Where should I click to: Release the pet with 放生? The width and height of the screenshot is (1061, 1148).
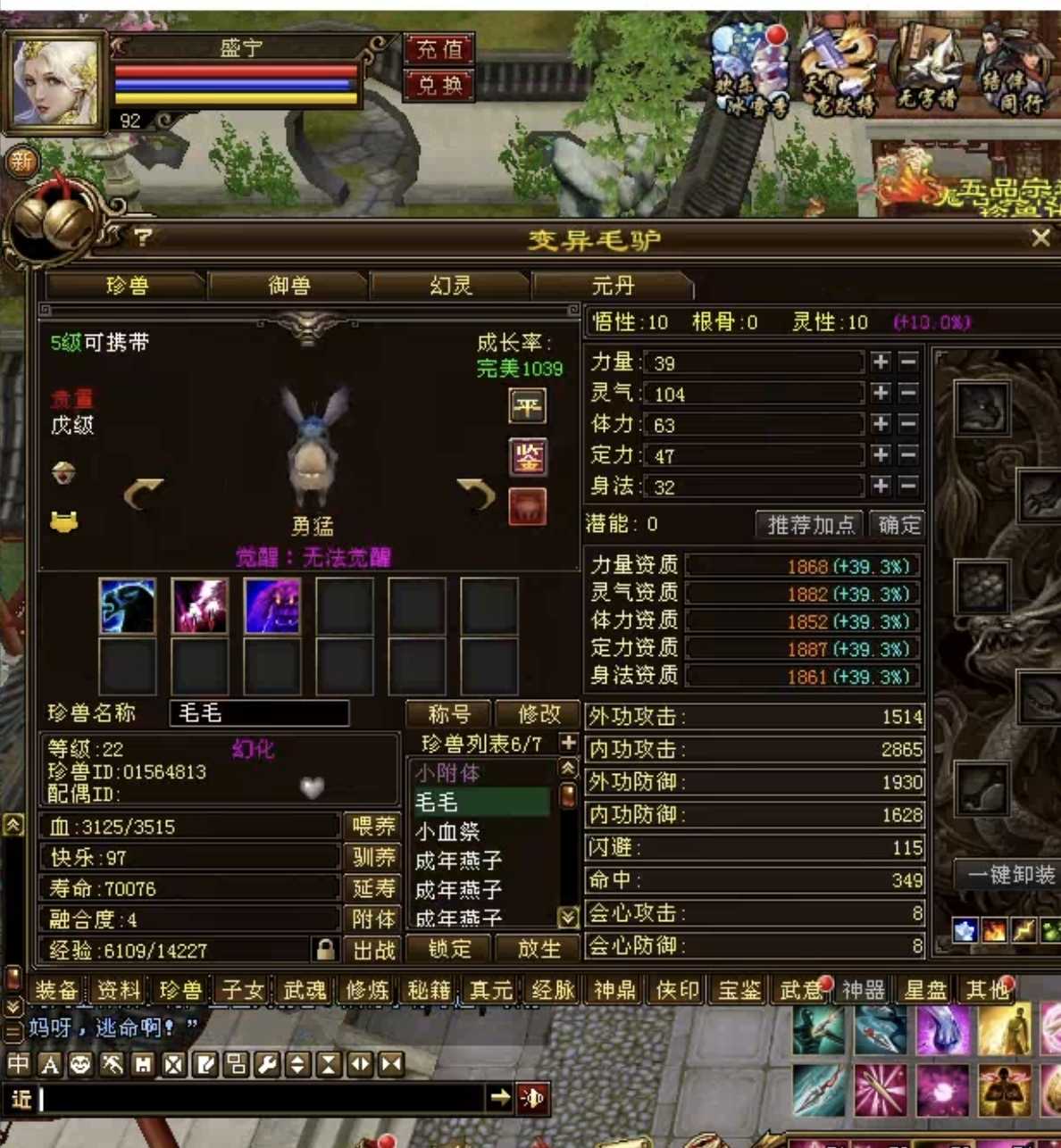coord(539,948)
